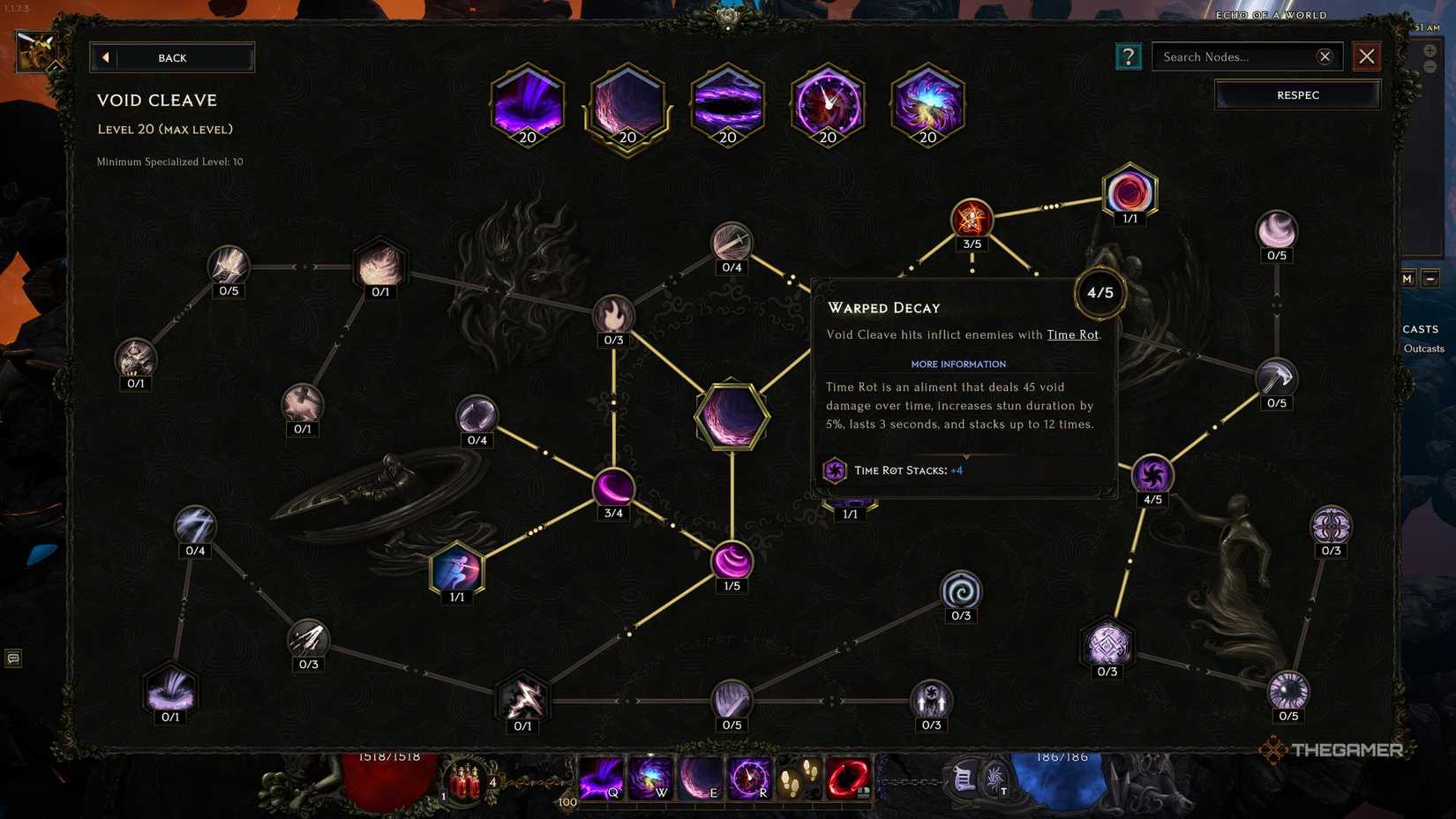Open the Time Rot link in the tooltip

[1072, 334]
